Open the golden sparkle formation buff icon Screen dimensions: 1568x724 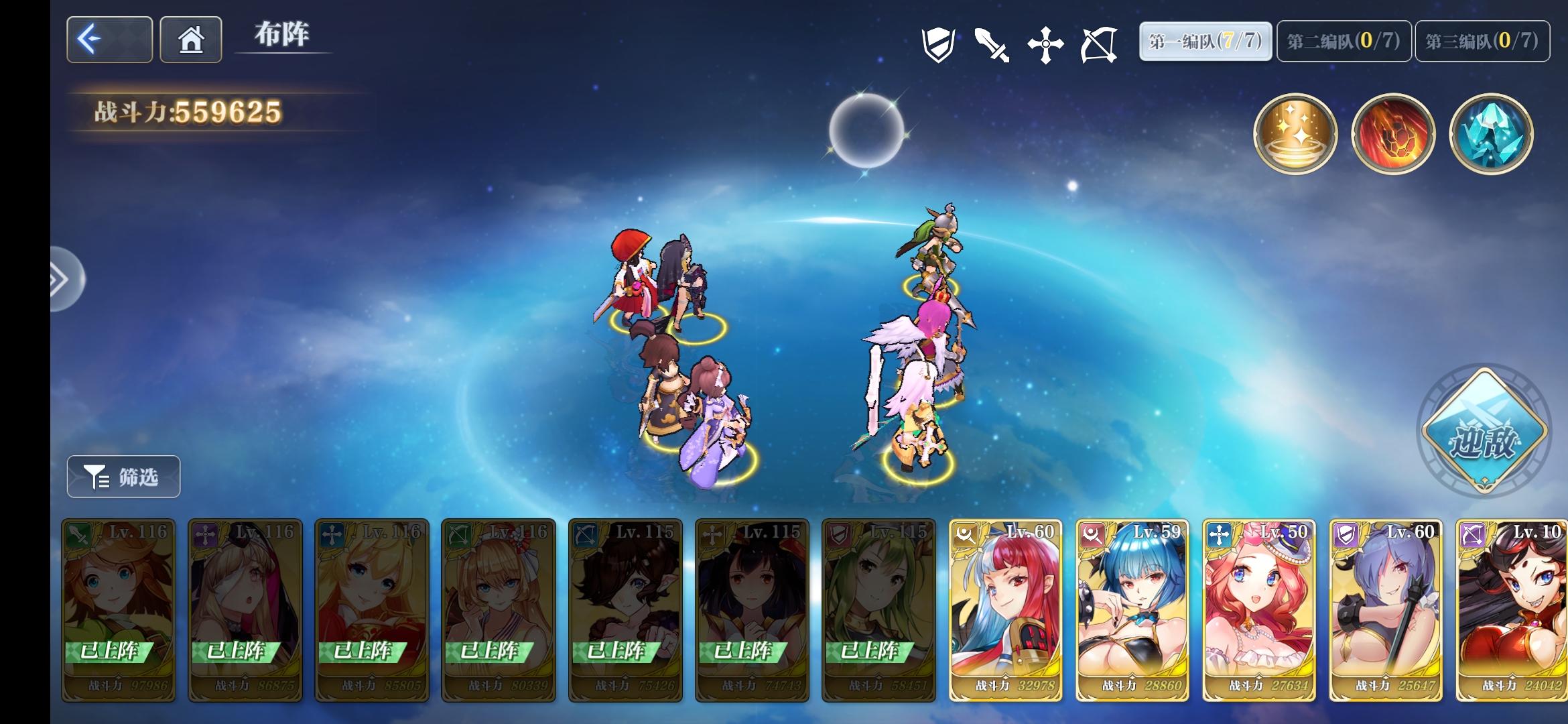click(x=1296, y=134)
